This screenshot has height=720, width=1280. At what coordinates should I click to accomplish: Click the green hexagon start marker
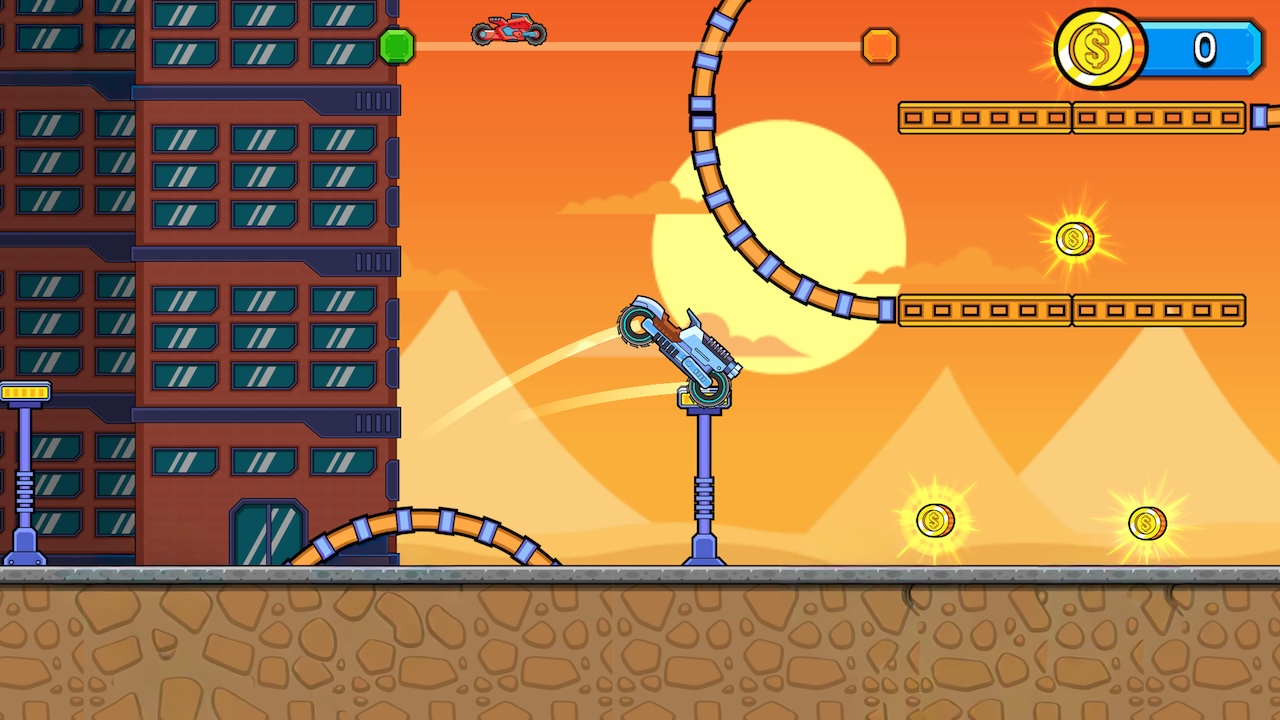point(397,46)
